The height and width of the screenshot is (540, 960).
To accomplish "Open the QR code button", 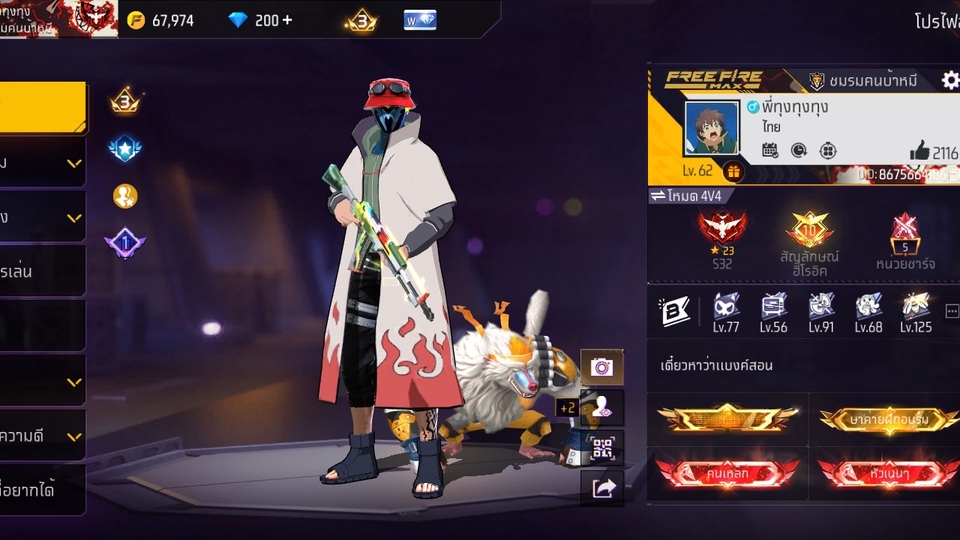I will pos(602,448).
